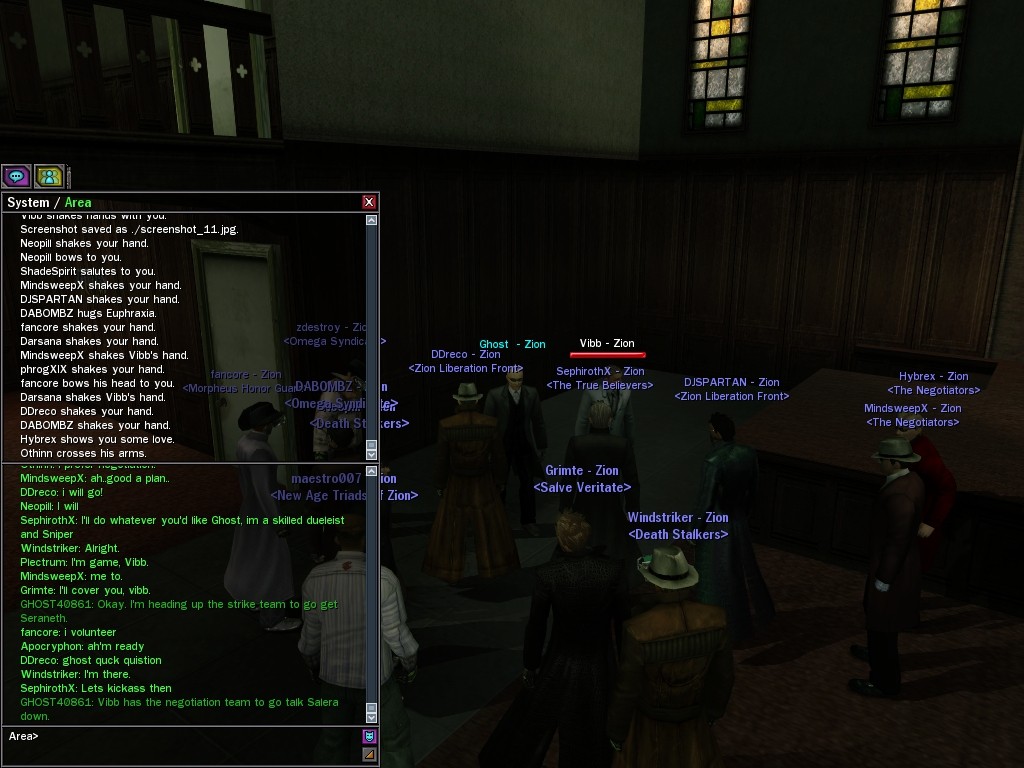The width and height of the screenshot is (1024, 768).
Task: Open the emote mask icon beside chat input
Action: 369,737
